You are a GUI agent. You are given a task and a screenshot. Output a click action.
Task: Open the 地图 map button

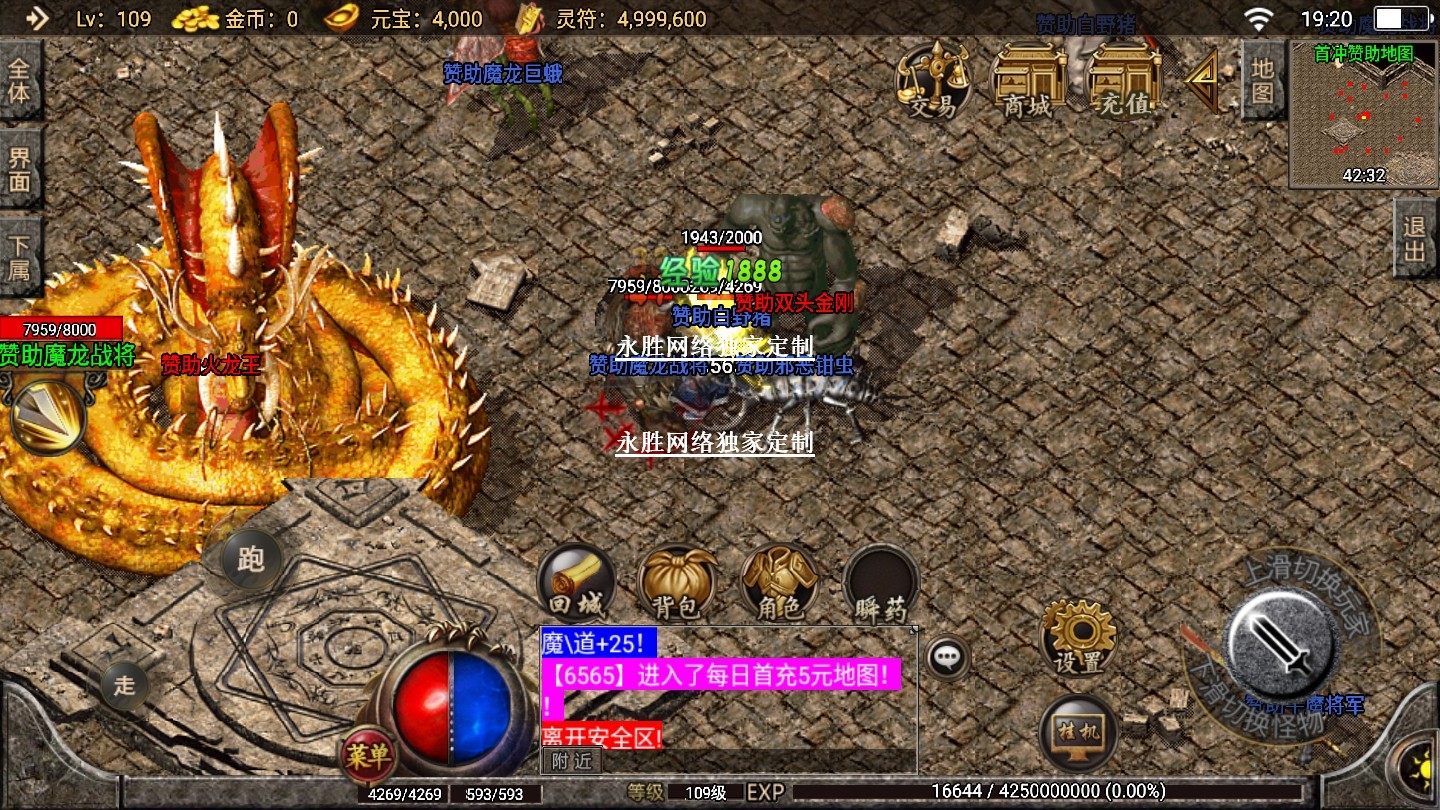pyautogui.click(x=1262, y=80)
